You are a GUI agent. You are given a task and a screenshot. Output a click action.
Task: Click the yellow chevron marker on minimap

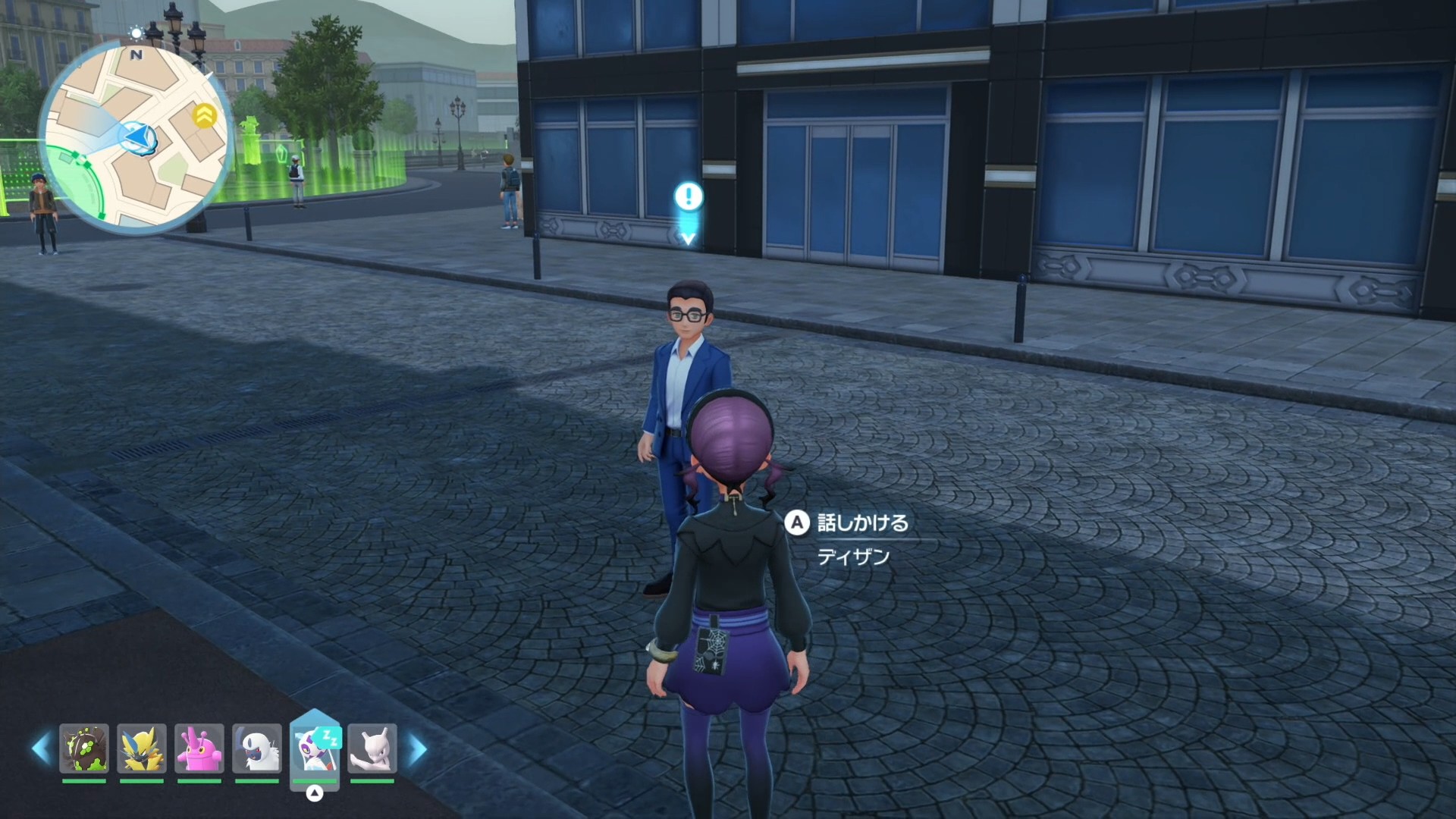pos(204,115)
